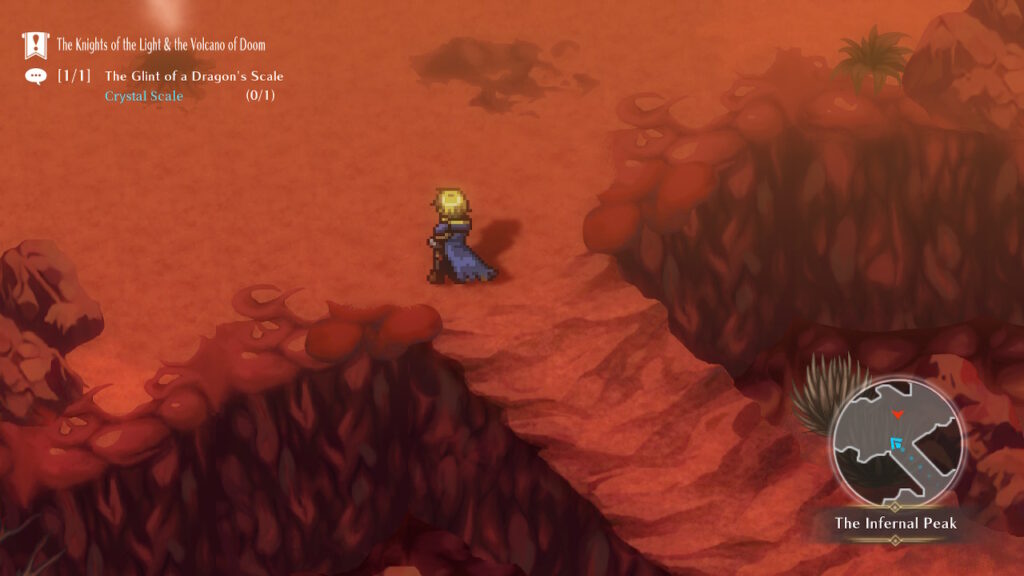Screen dimensions: 1024x576
Task: Select the Crystal Scale objective entry
Action: 144,96
